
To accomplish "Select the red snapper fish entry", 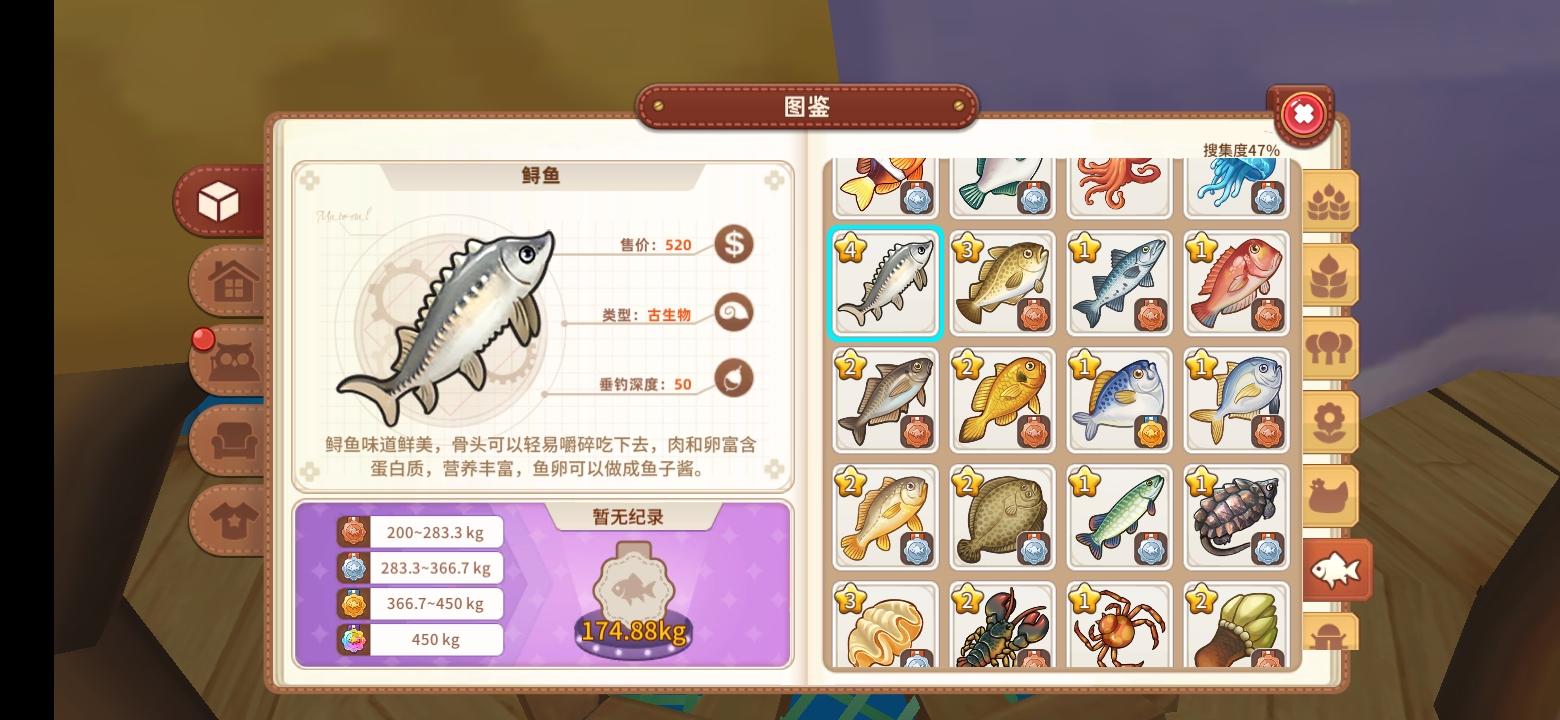I will pyautogui.click(x=1236, y=283).
